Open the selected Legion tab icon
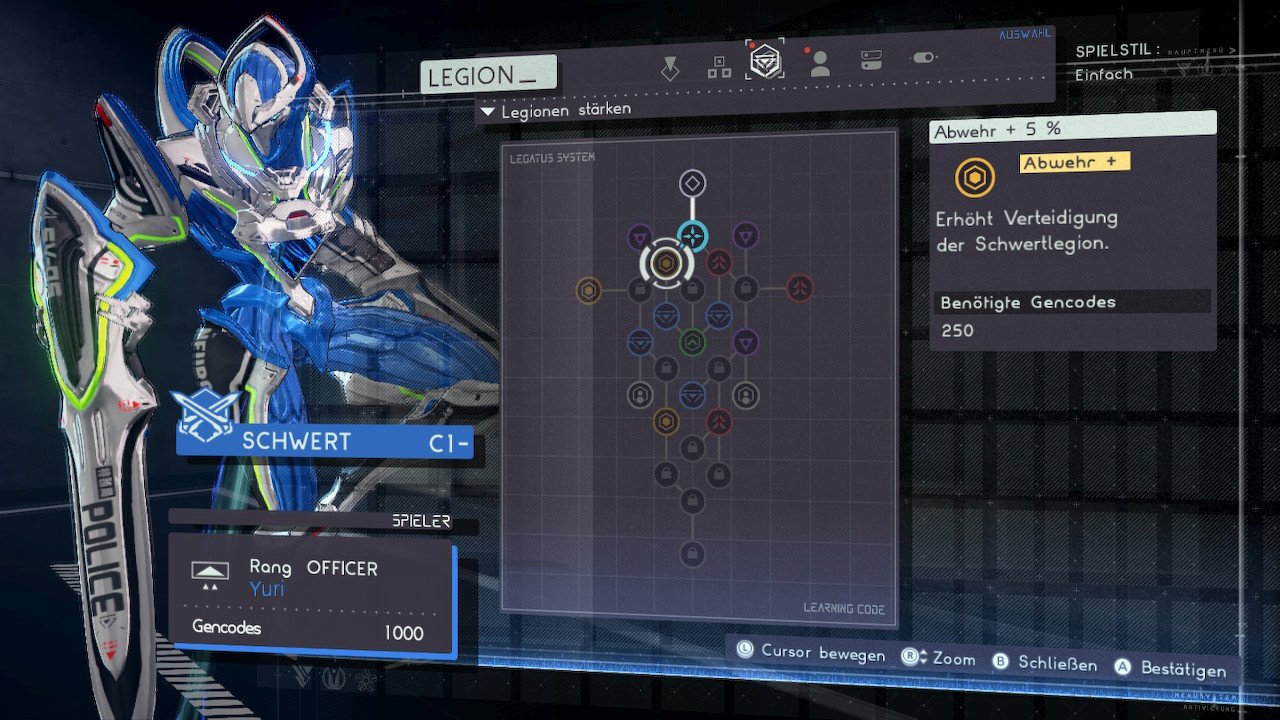Screen dimensions: 1280x720 click(x=766, y=61)
